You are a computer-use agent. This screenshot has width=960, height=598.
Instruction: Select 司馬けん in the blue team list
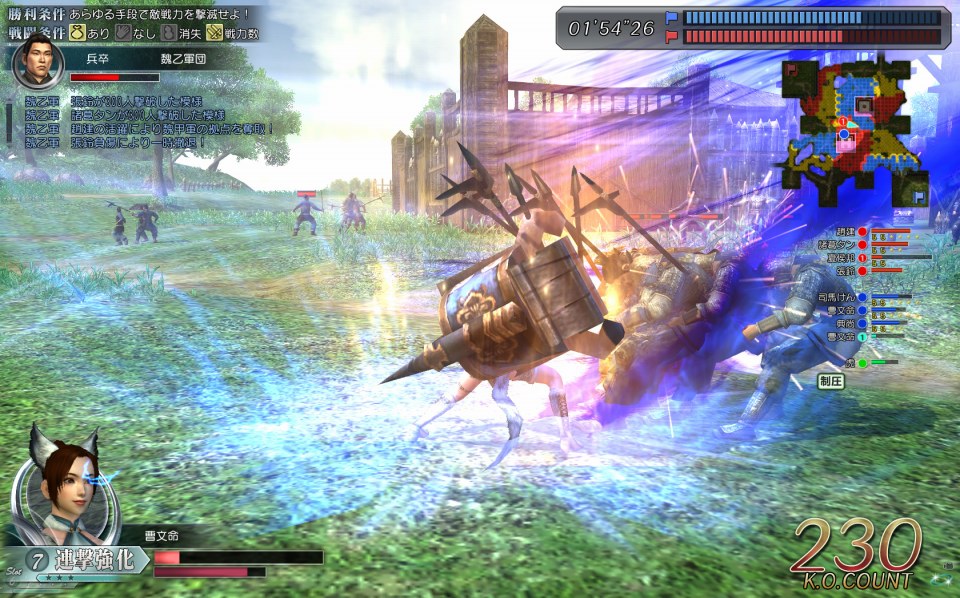click(836, 297)
